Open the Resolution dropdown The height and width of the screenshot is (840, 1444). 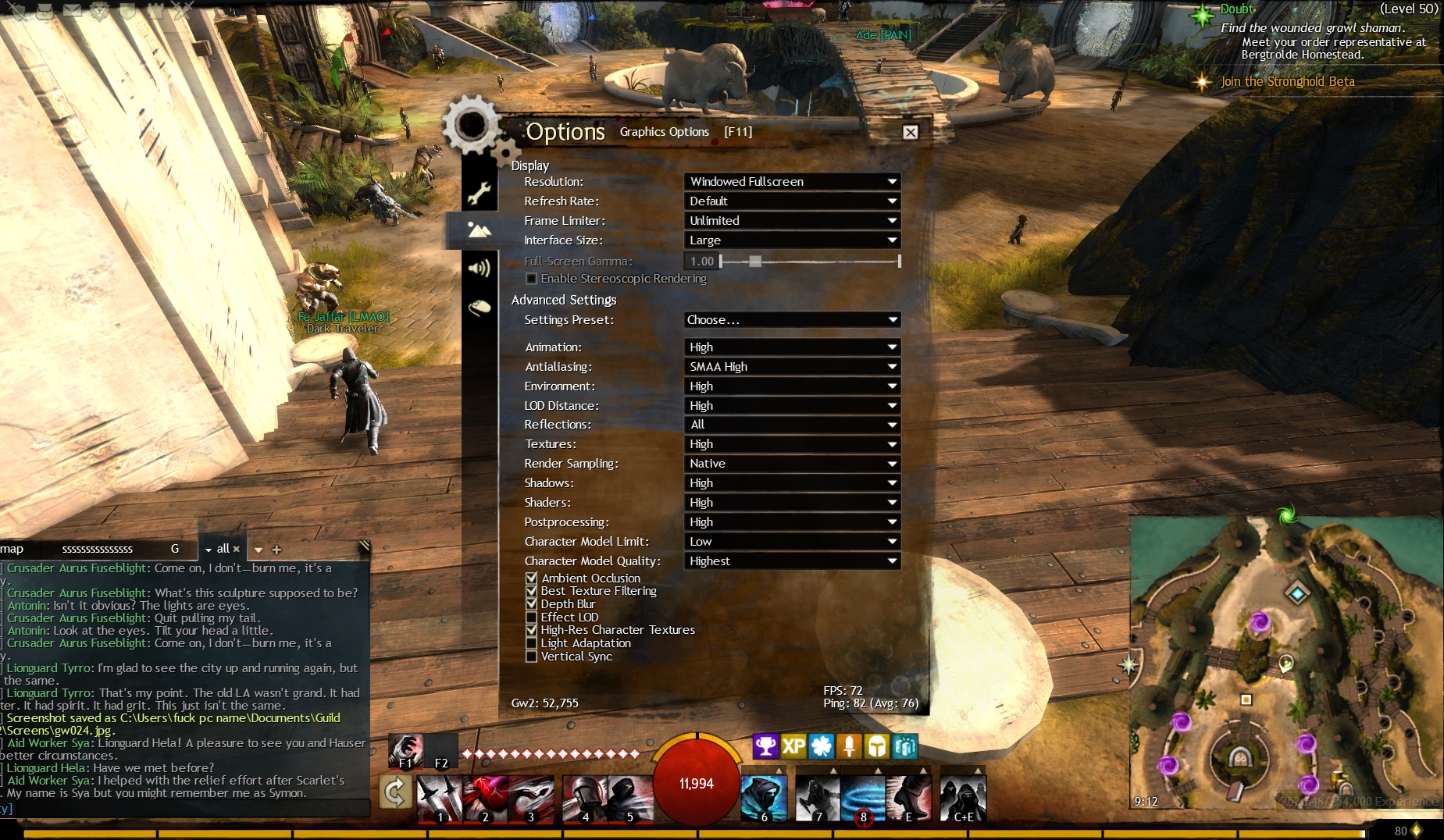pos(792,181)
